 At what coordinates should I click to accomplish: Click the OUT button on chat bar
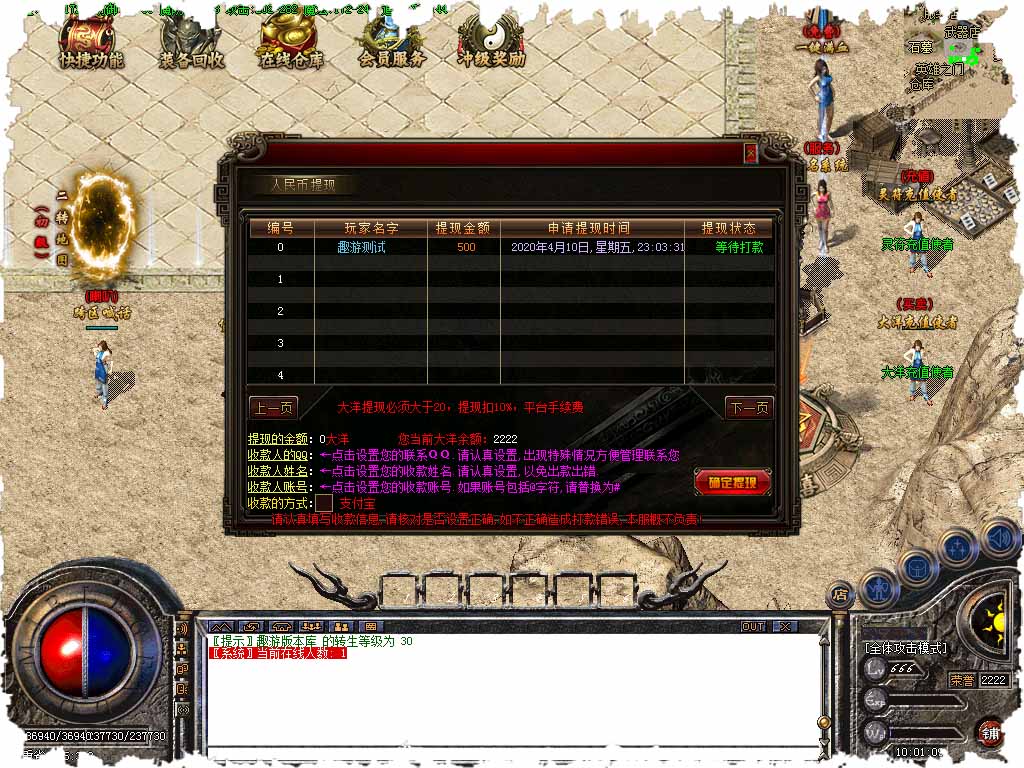pos(753,626)
